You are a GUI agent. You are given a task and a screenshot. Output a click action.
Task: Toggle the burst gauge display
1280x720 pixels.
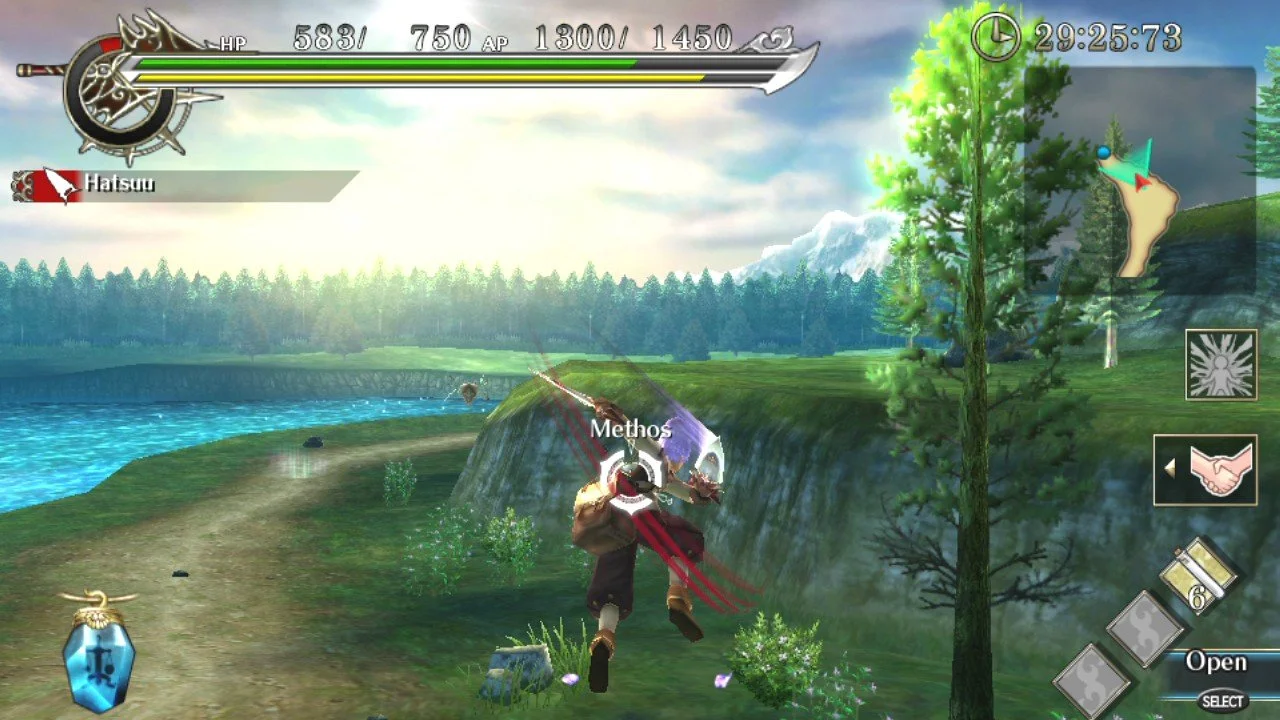(1220, 365)
